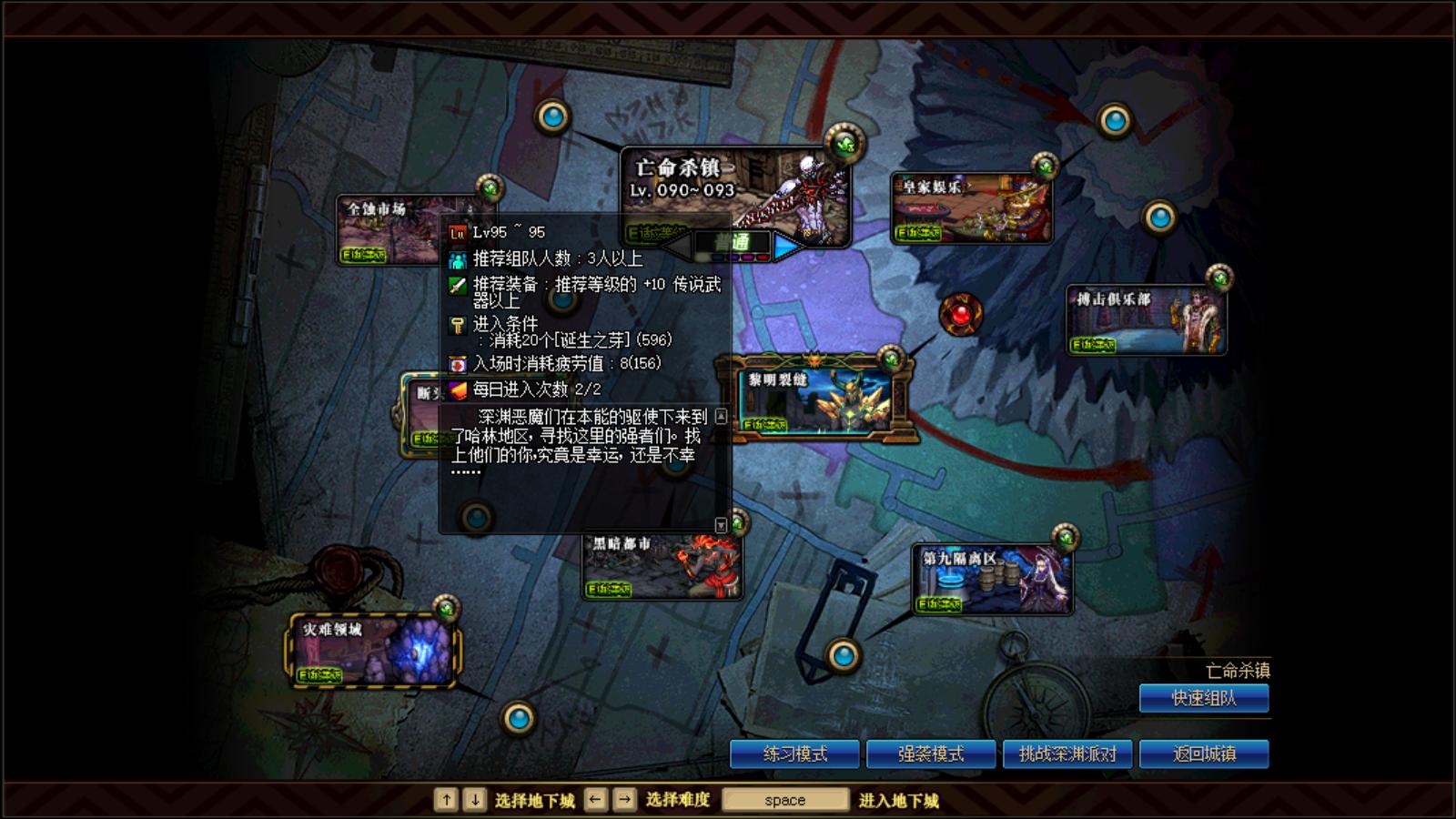Click the up scroll arrow in the description box
The image size is (1456, 819).
(x=721, y=414)
